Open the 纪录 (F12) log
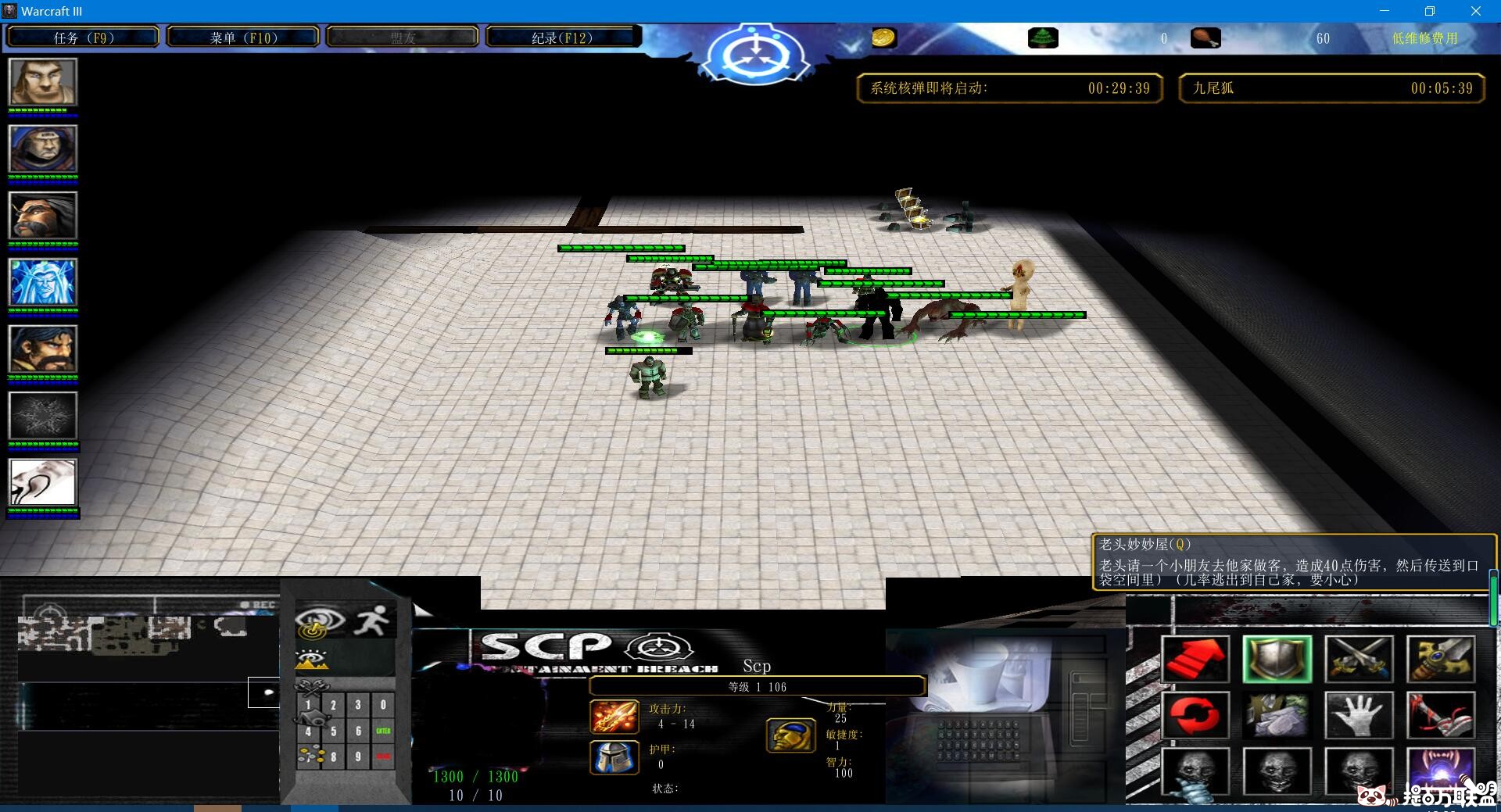1501x812 pixels. pyautogui.click(x=562, y=38)
